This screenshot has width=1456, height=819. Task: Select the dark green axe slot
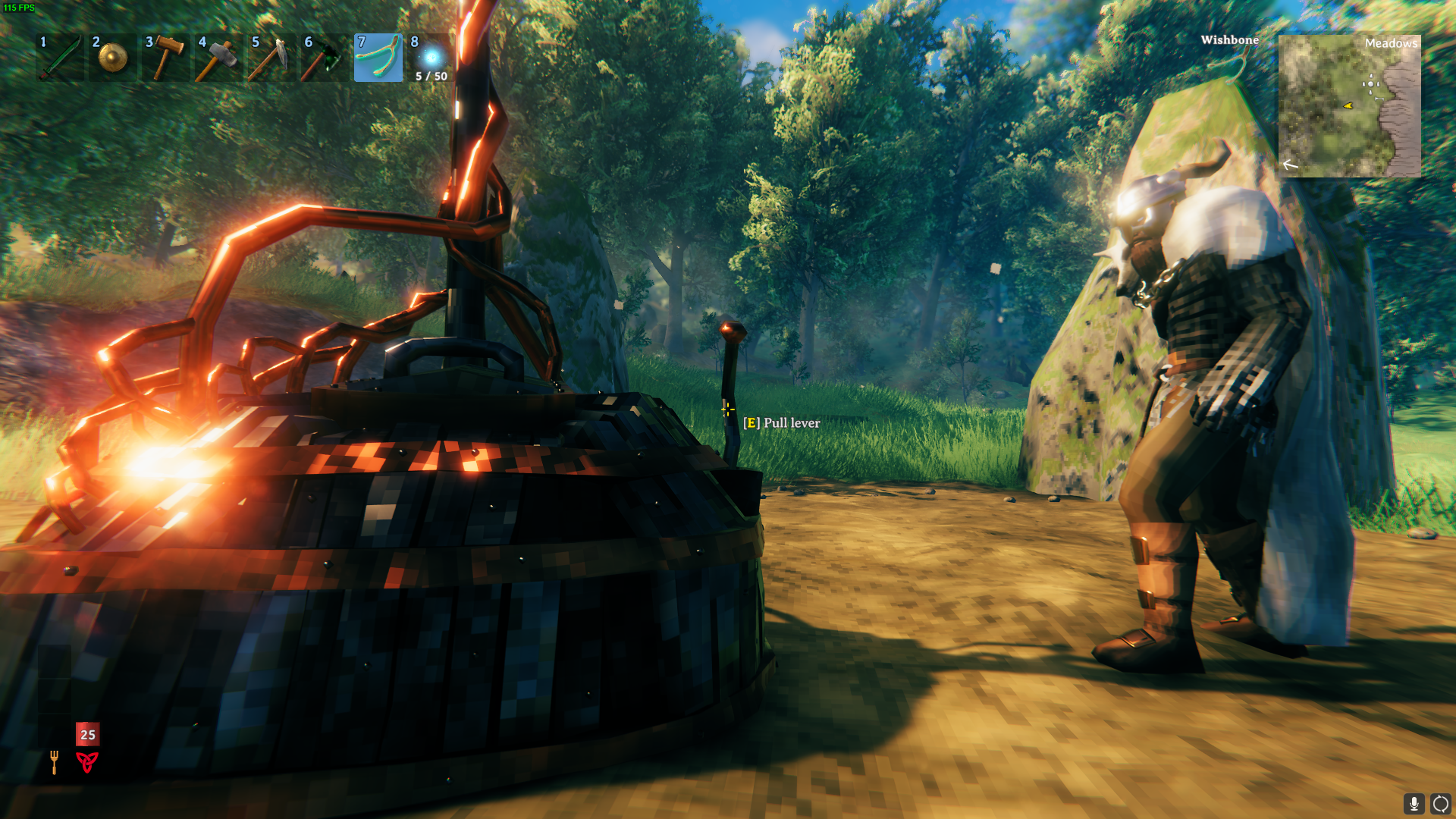click(x=325, y=58)
